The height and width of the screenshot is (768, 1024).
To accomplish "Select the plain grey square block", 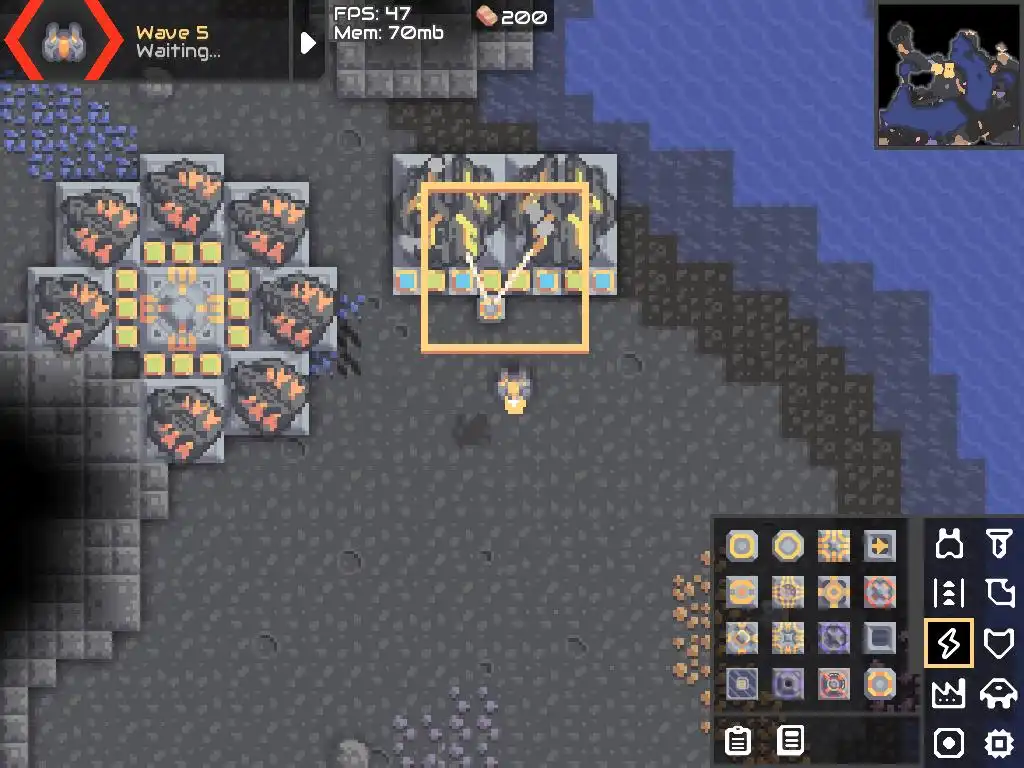I will coord(880,638).
